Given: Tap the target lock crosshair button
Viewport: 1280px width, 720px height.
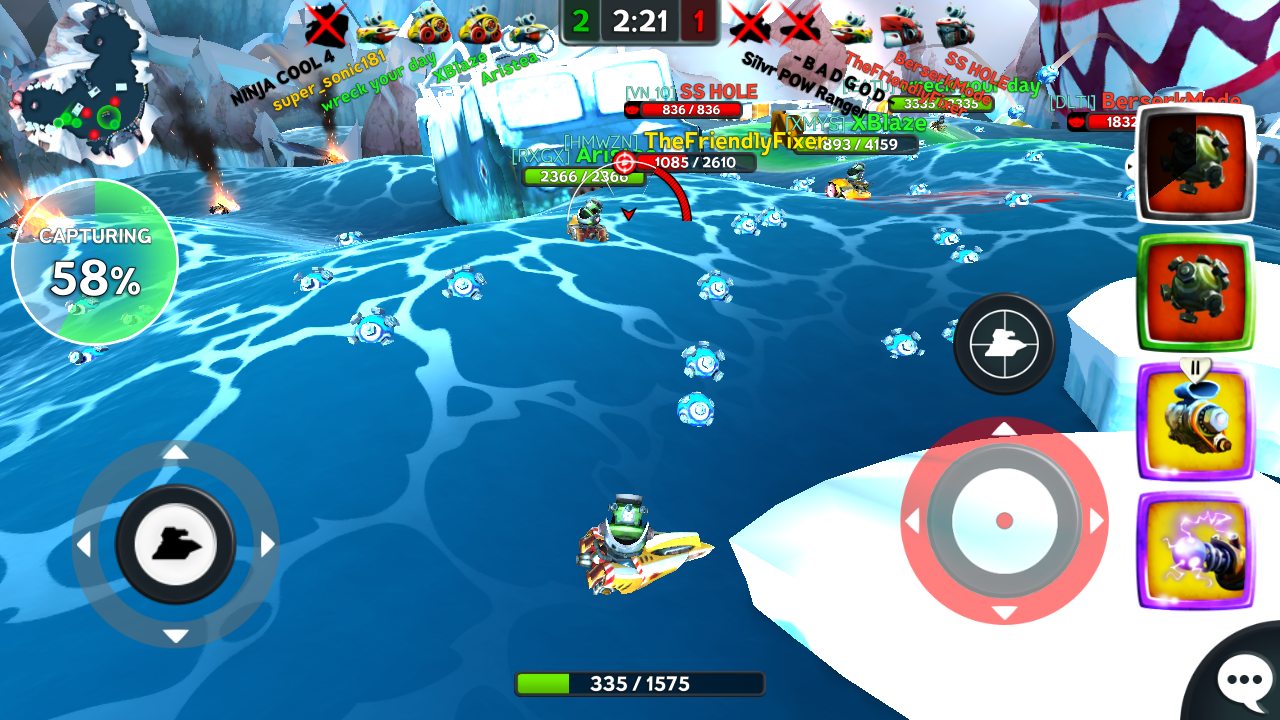Looking at the screenshot, I should coord(1004,344).
